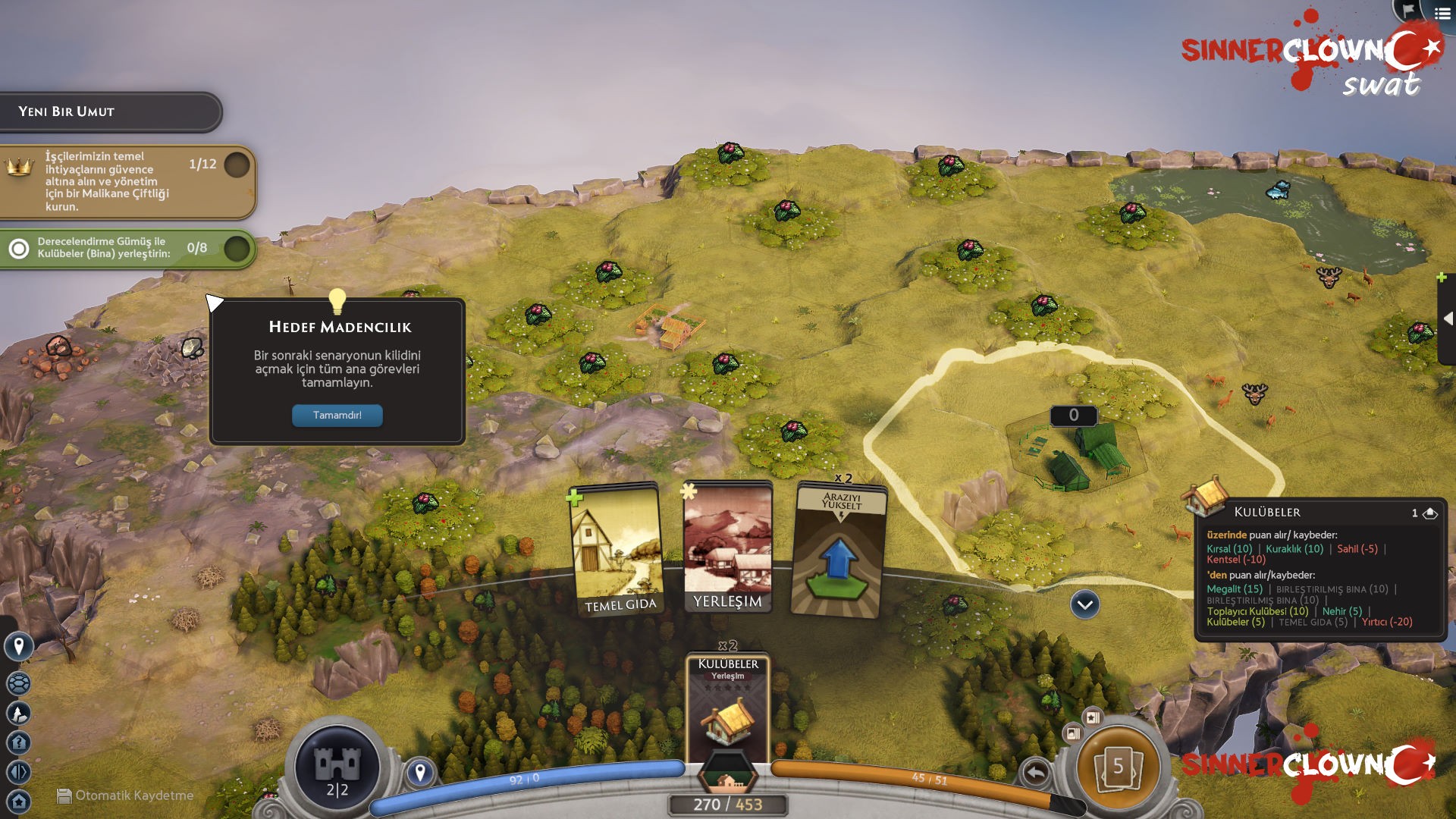Image resolution: width=1456 pixels, height=819 pixels.
Task: Open the menu list button
Action: point(1442,13)
